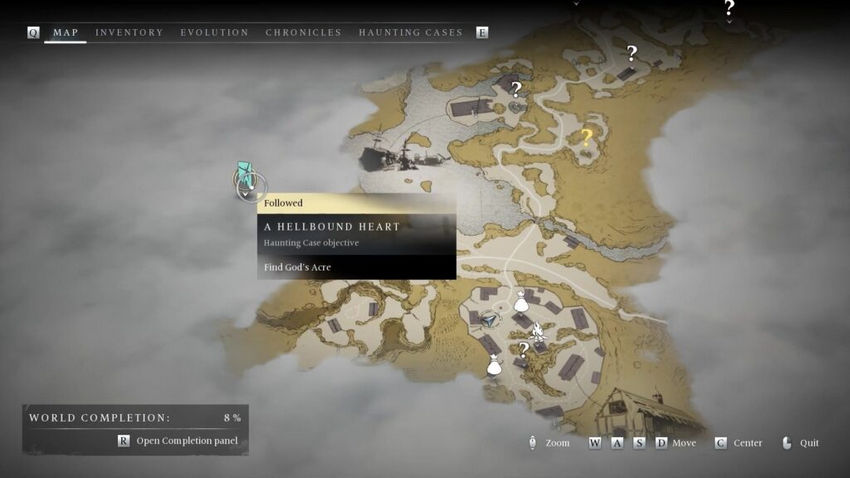Viewport: 850px width, 478px height.
Task: Go to the Chronicles tab
Action: pos(303,33)
